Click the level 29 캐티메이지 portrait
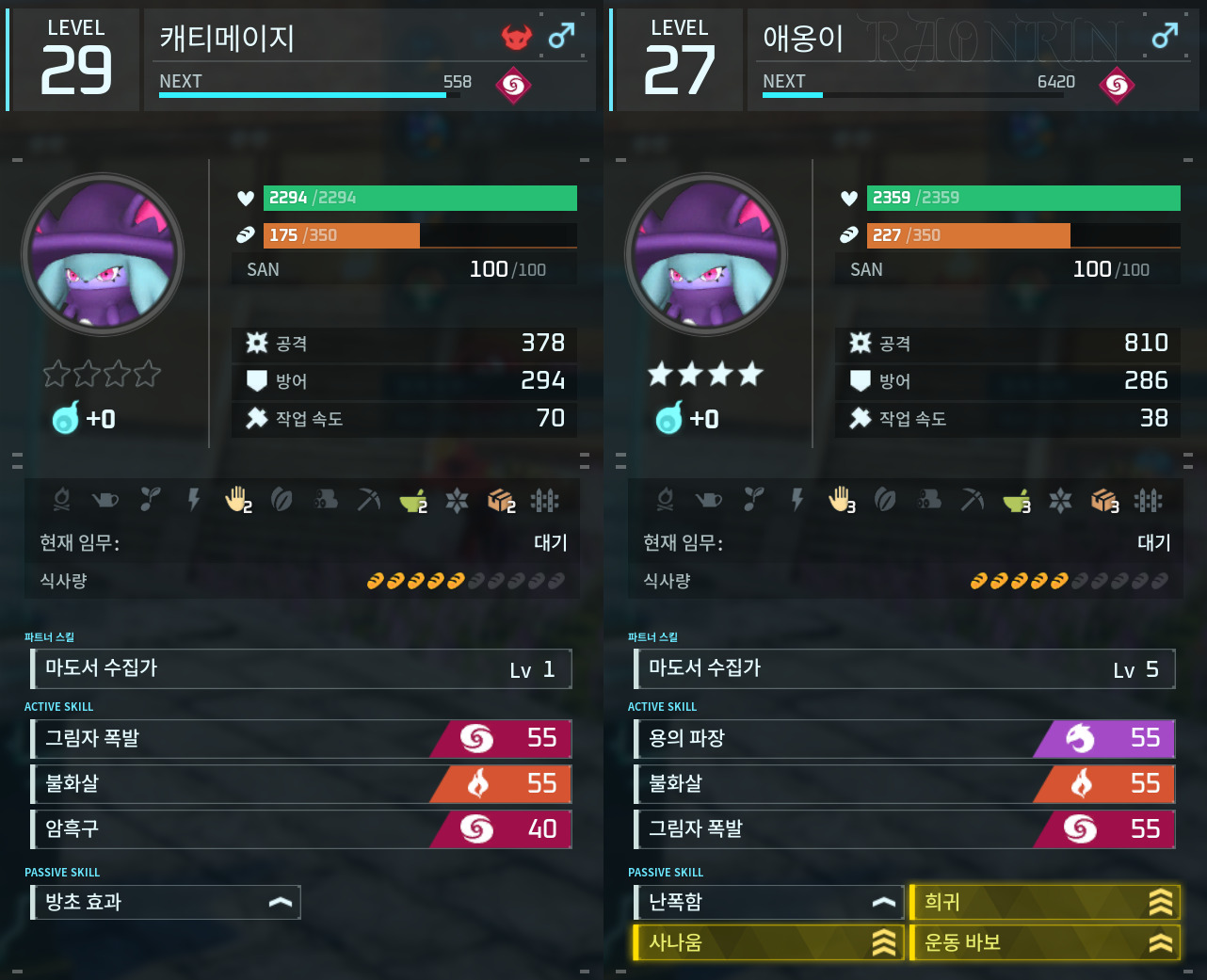This screenshot has height=980, width=1207. pos(103,254)
